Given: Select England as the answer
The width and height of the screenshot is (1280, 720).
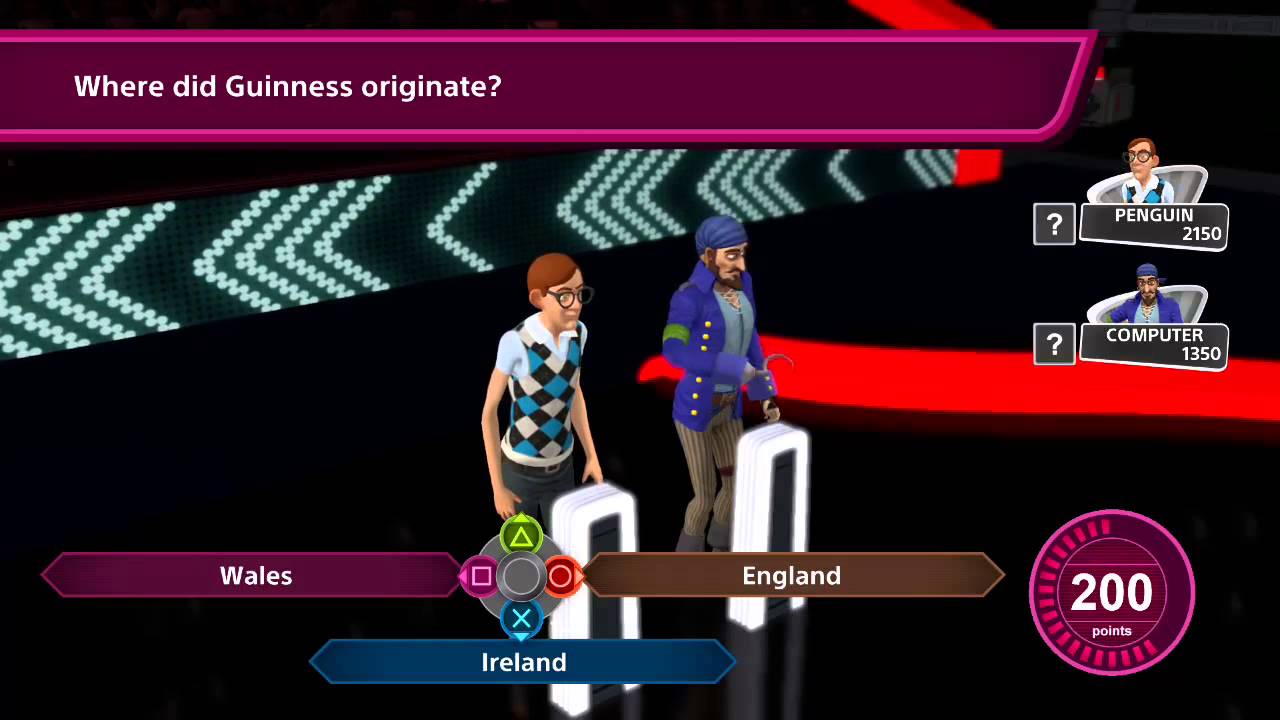Looking at the screenshot, I should click(791, 576).
